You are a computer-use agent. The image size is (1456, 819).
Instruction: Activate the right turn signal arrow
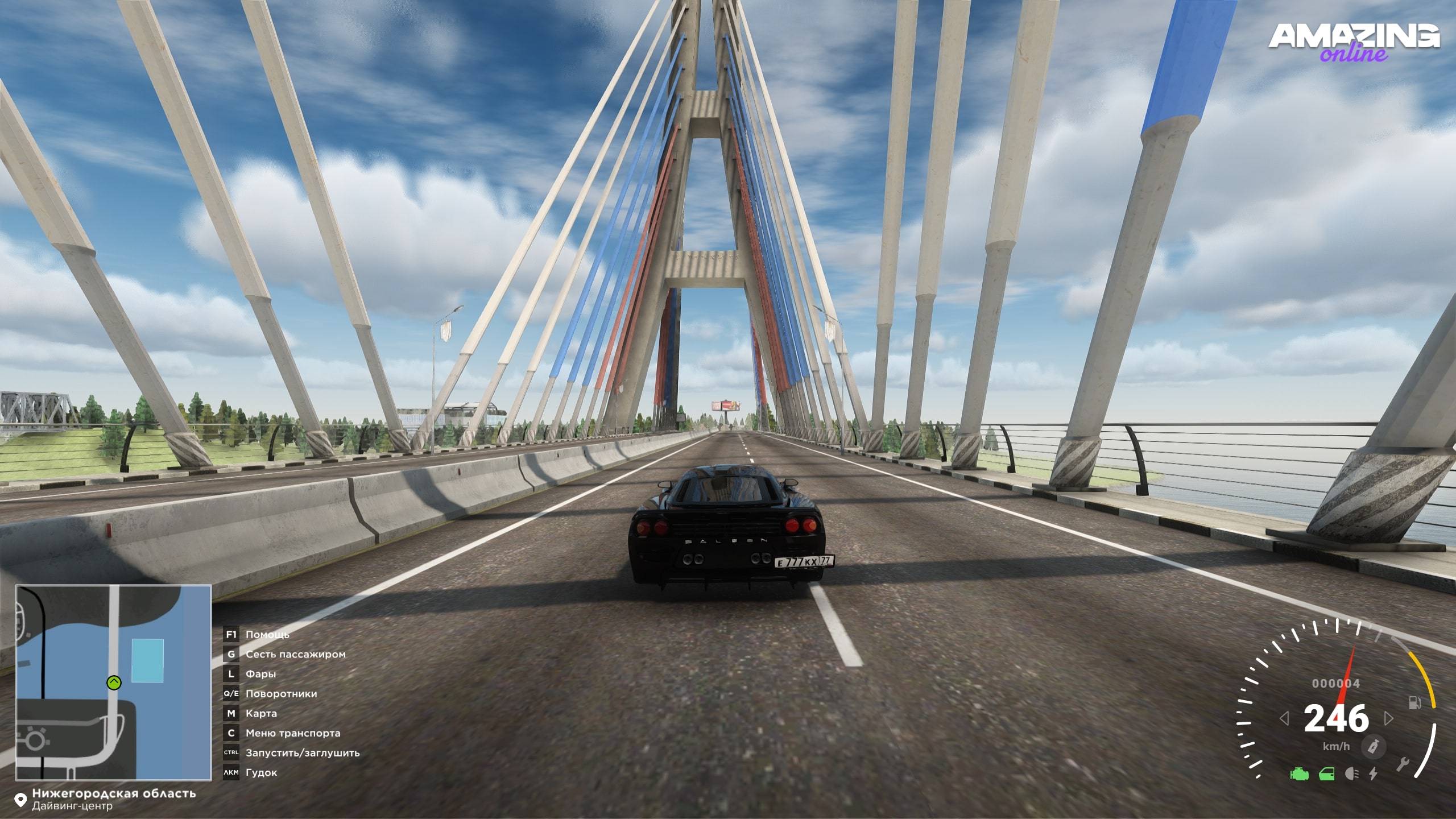(1389, 719)
